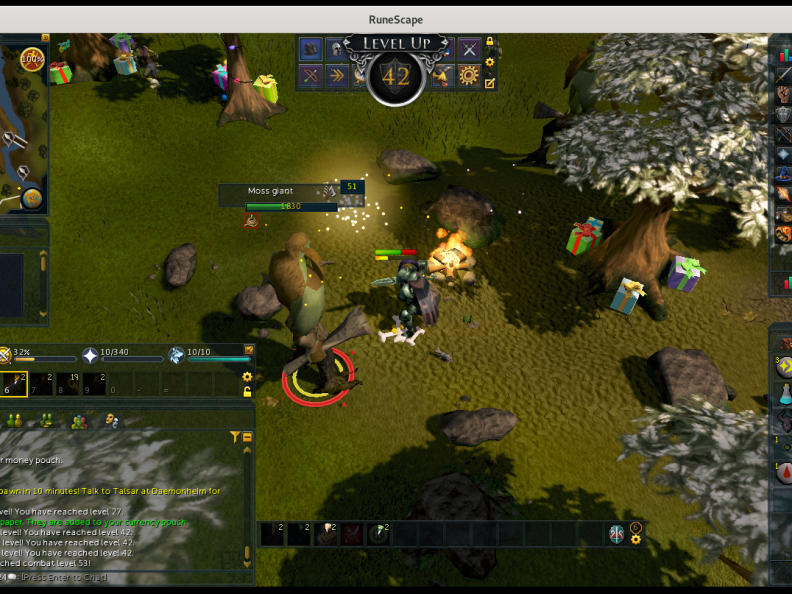Activate the ability in action slot 8
792x594 pixels.
tap(67, 384)
